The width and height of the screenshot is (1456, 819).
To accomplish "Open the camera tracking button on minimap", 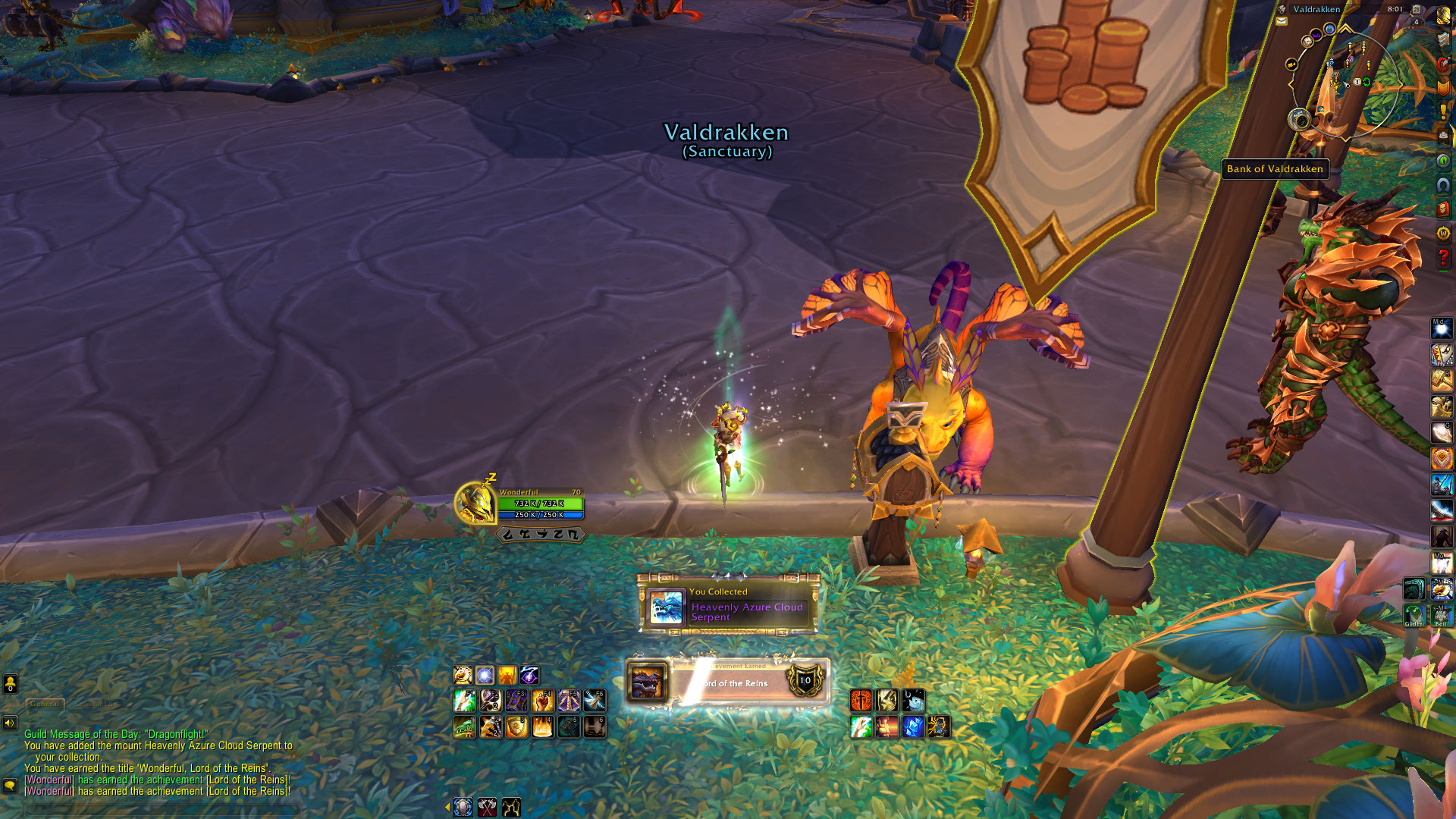I will point(1300,119).
